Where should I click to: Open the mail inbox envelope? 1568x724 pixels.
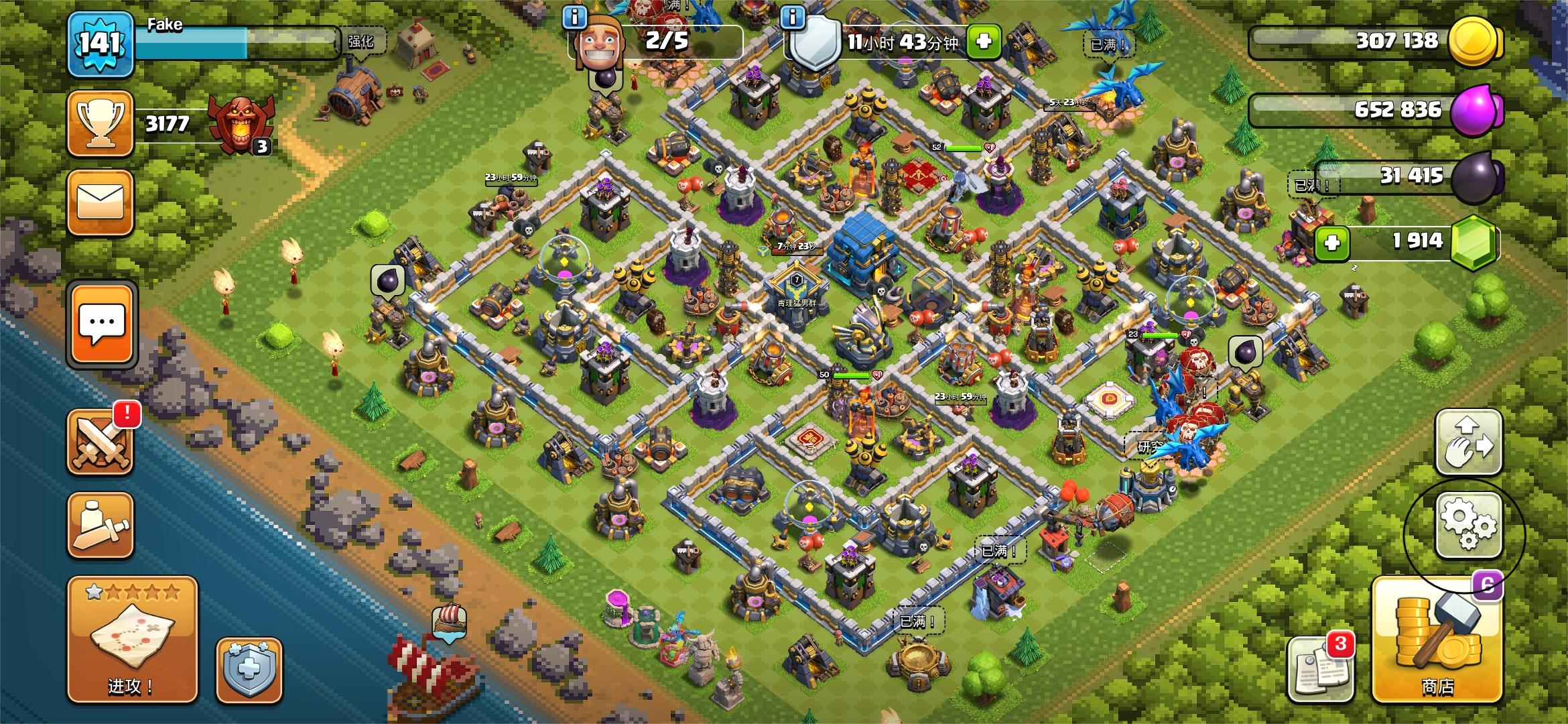101,202
